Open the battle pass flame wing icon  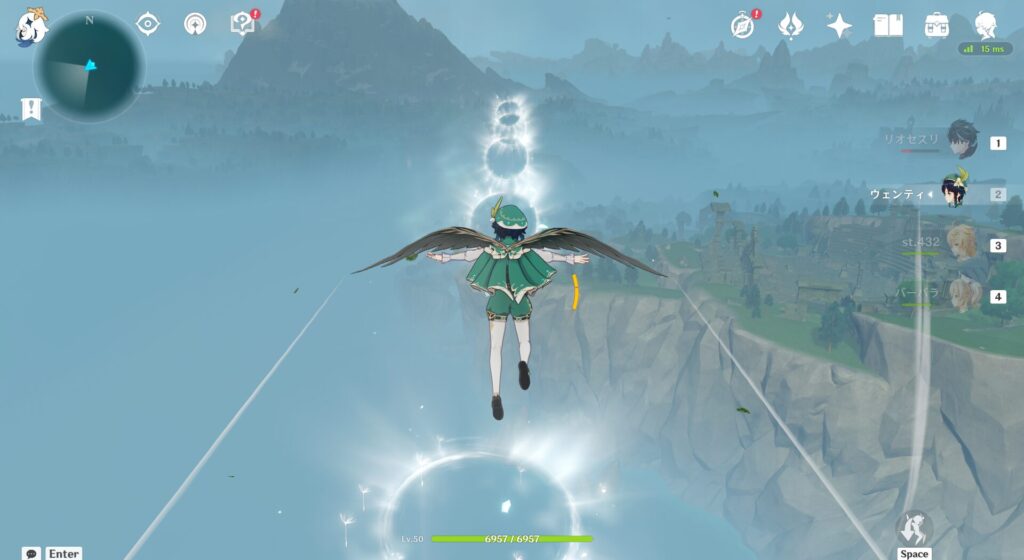click(x=791, y=25)
